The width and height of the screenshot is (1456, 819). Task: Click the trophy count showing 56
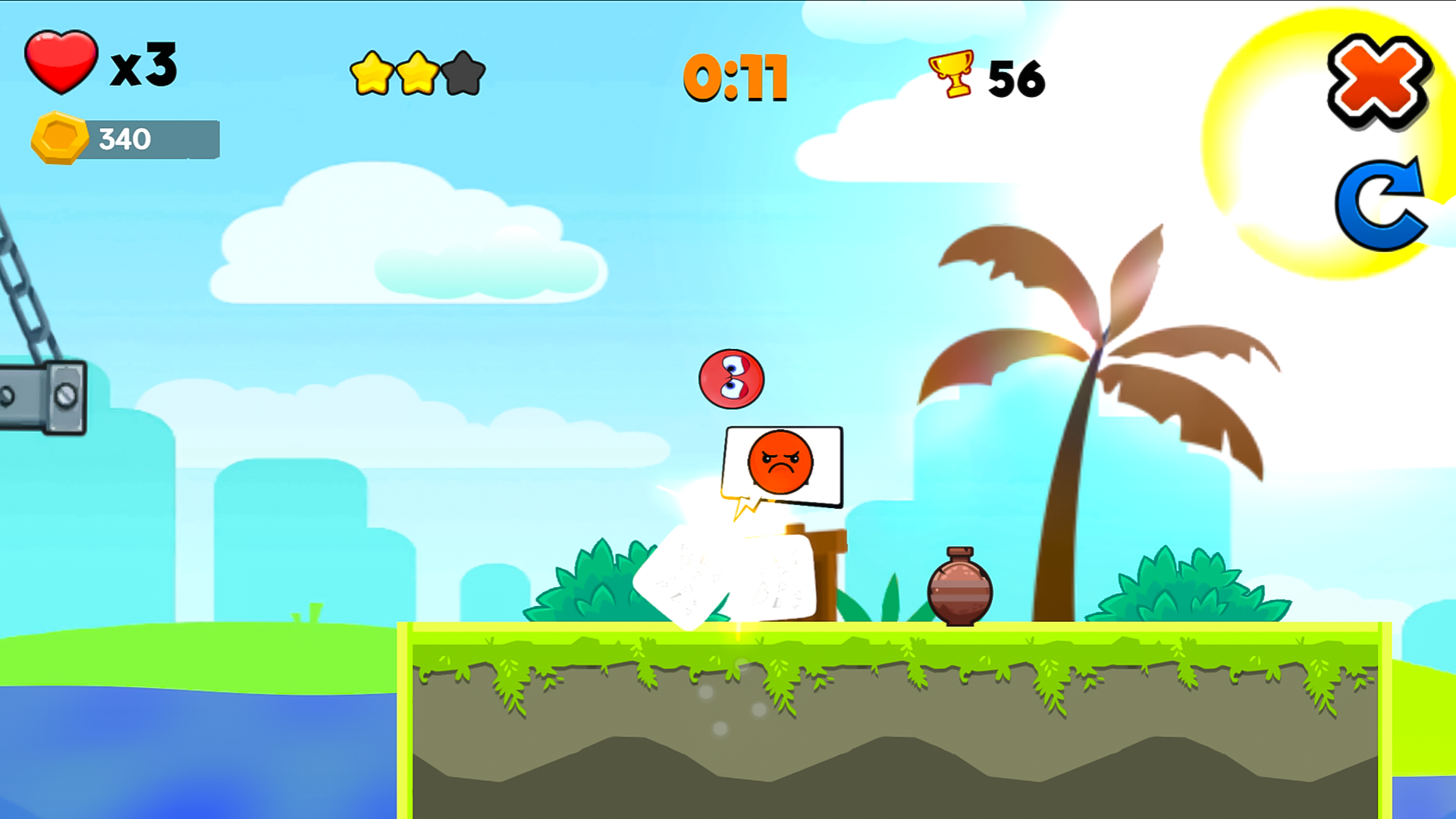(x=1018, y=78)
